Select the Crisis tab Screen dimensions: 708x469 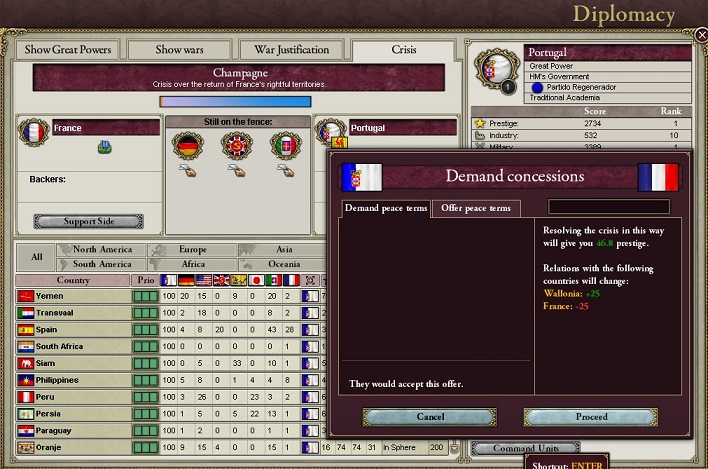tap(404, 50)
